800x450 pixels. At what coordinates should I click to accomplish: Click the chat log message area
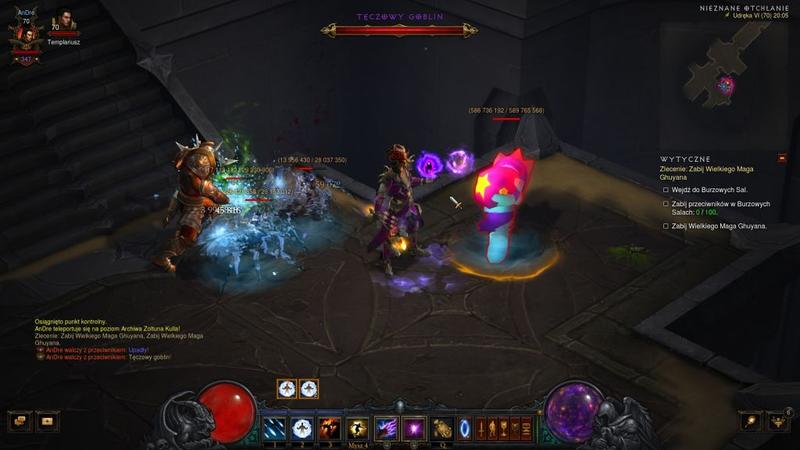pos(110,338)
